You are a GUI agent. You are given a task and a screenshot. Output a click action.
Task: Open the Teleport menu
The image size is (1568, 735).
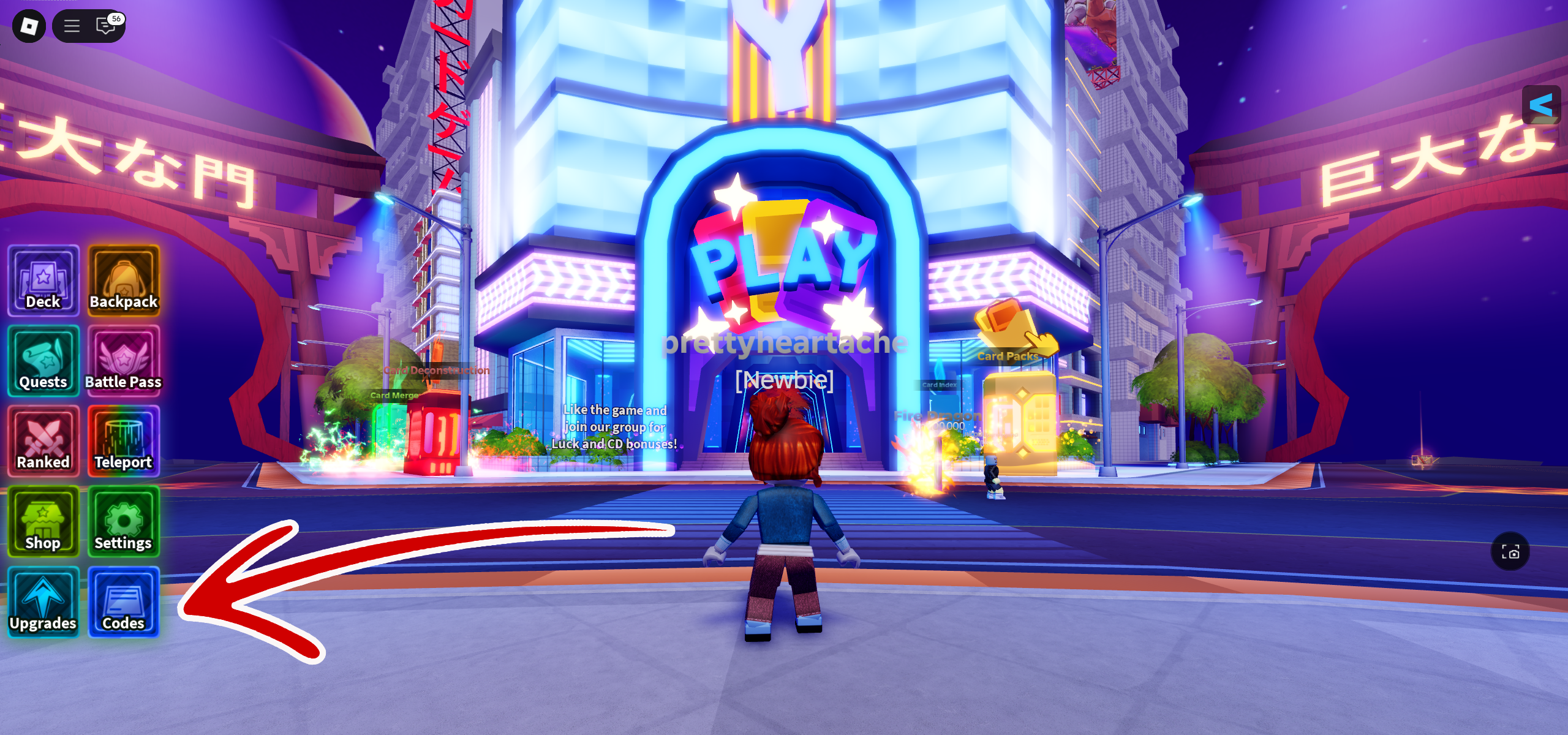pos(124,441)
